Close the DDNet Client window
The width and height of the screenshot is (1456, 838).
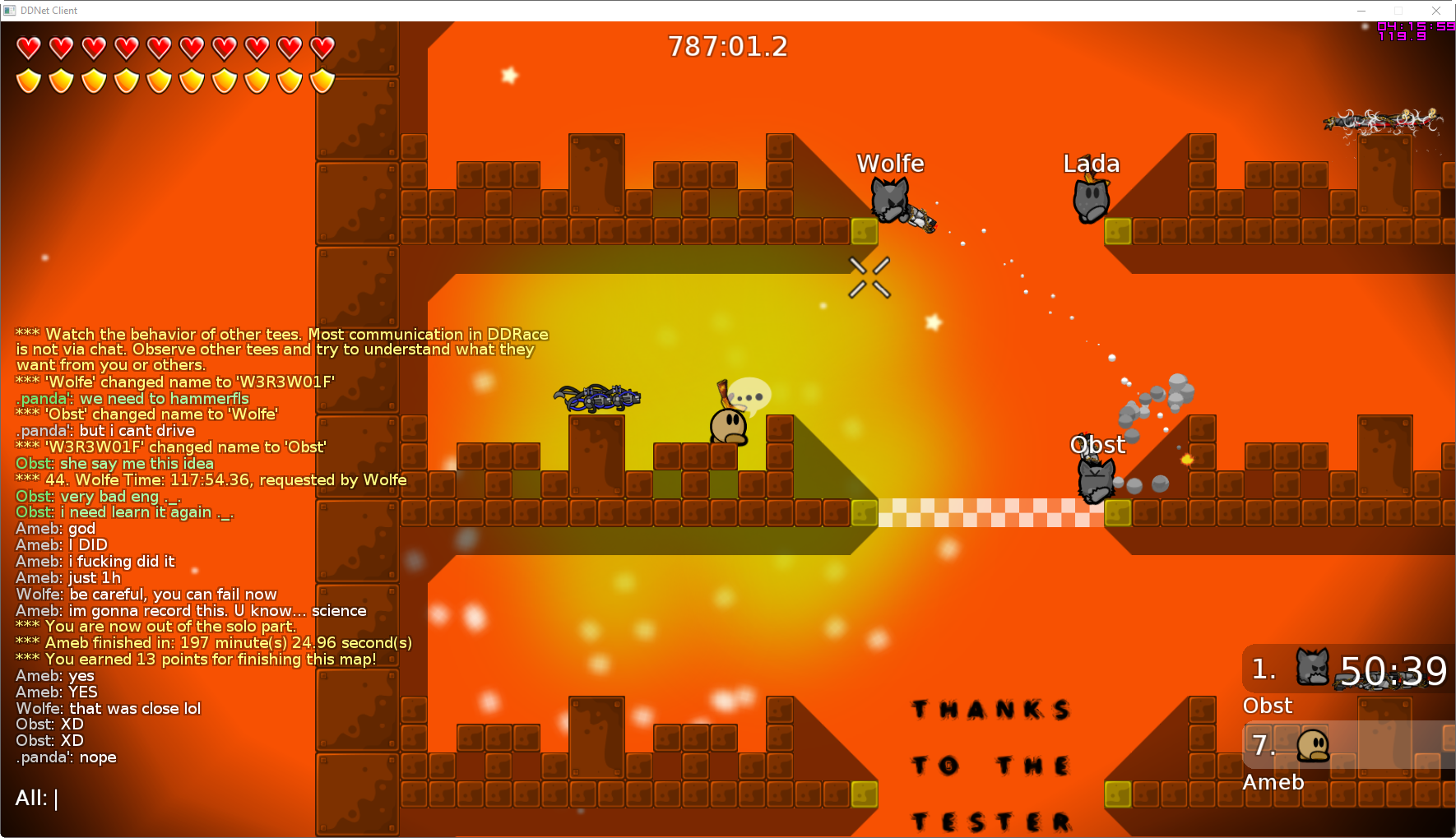1436,11
